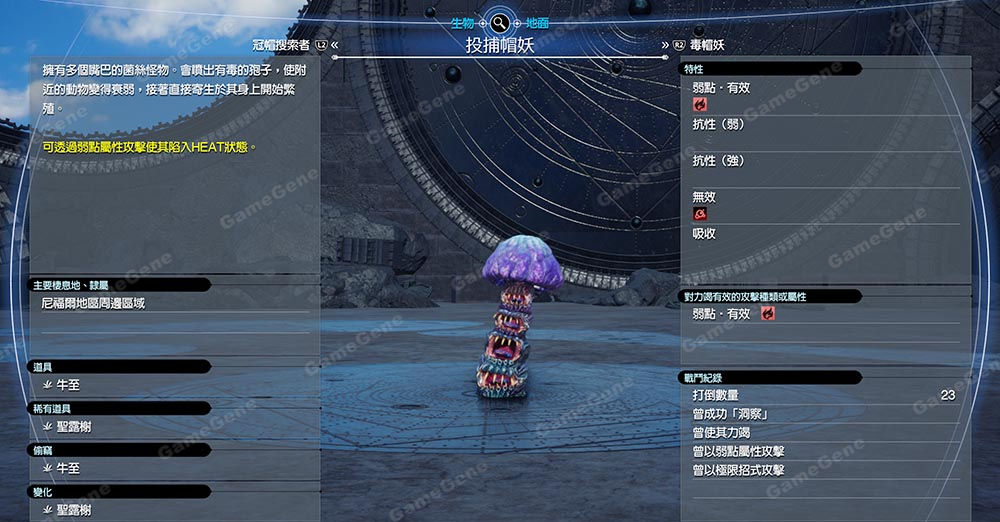
Task: Go to next entry 毒帽妖
Action: 704,45
